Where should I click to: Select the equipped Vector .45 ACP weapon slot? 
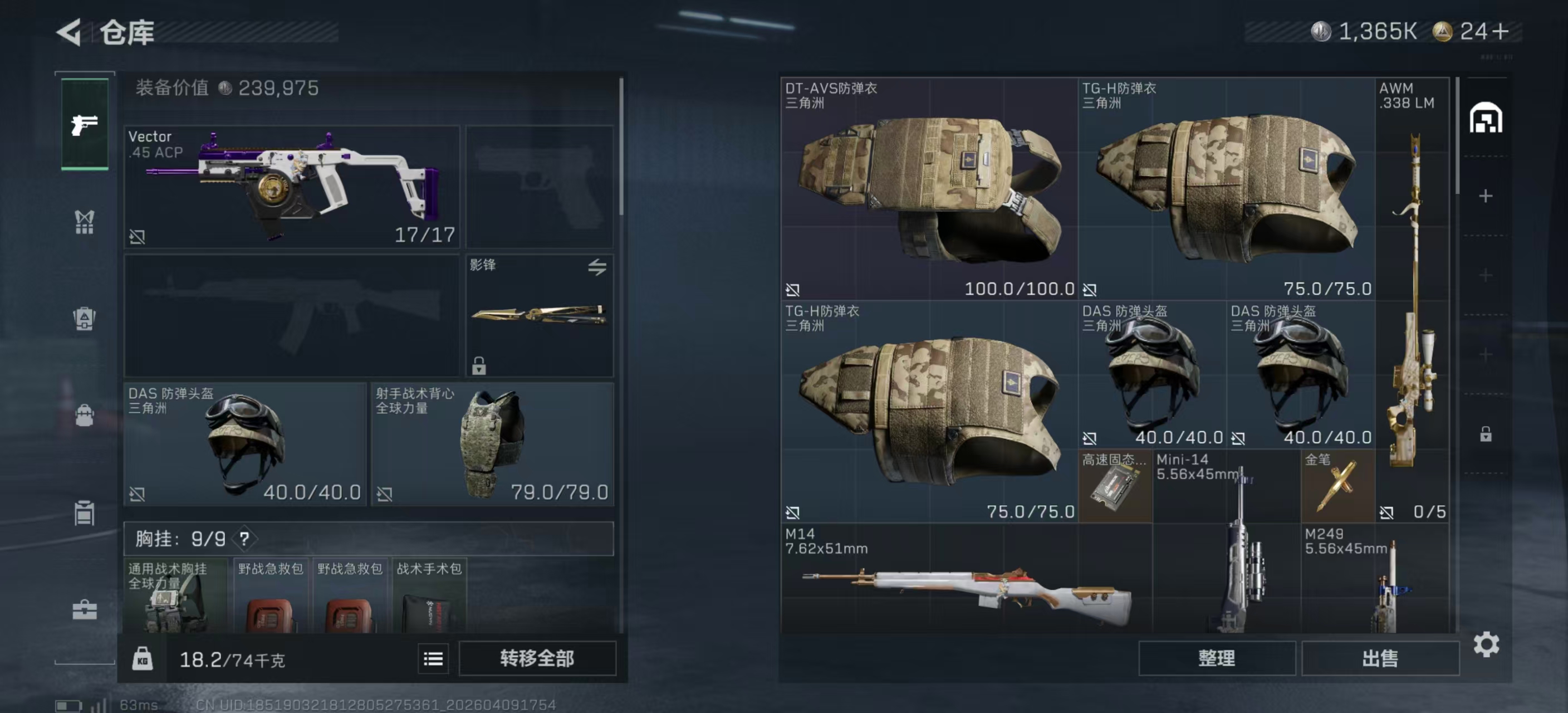(292, 186)
